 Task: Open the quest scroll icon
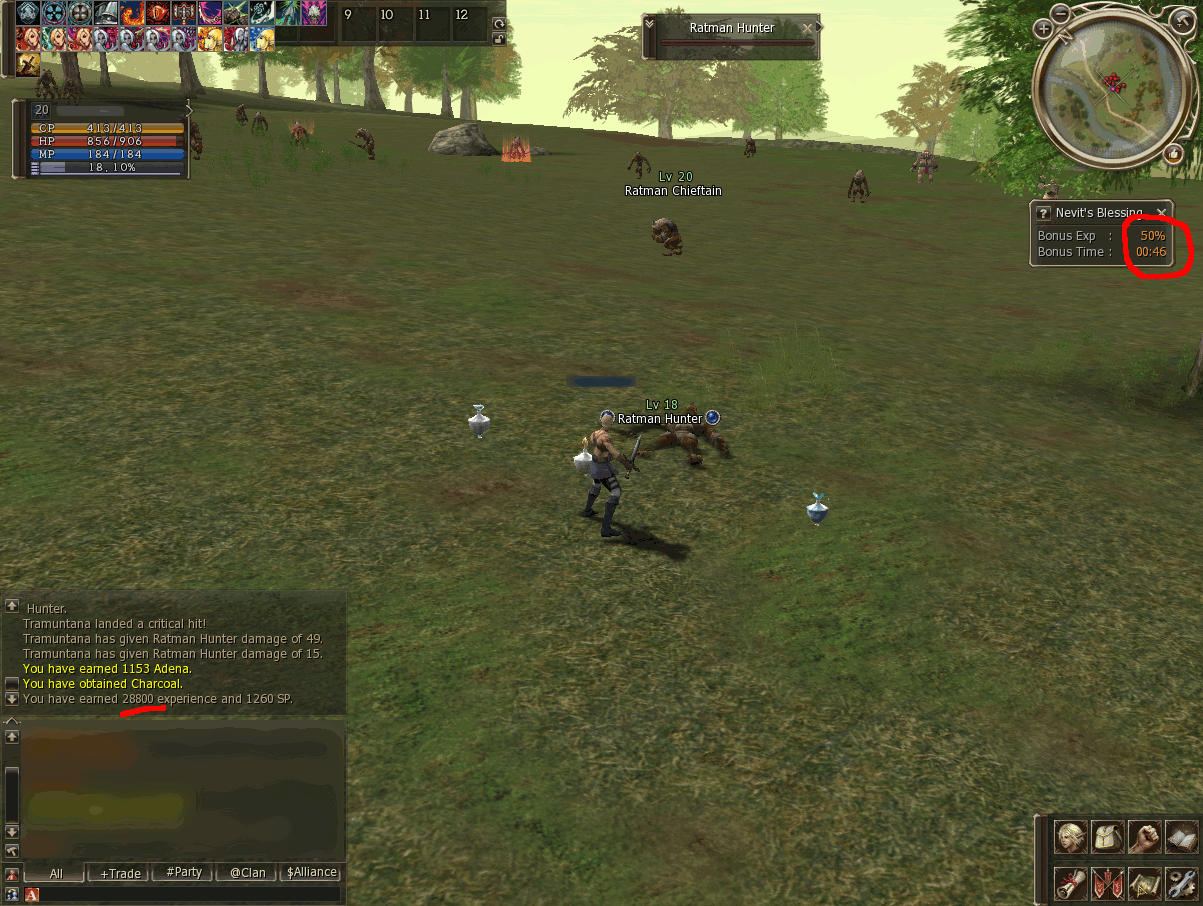pos(1071,883)
